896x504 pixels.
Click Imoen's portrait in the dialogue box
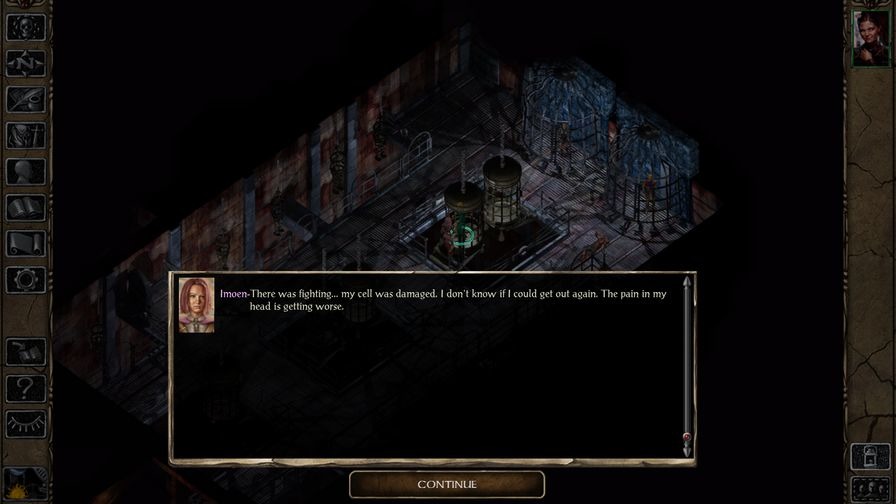(x=196, y=304)
